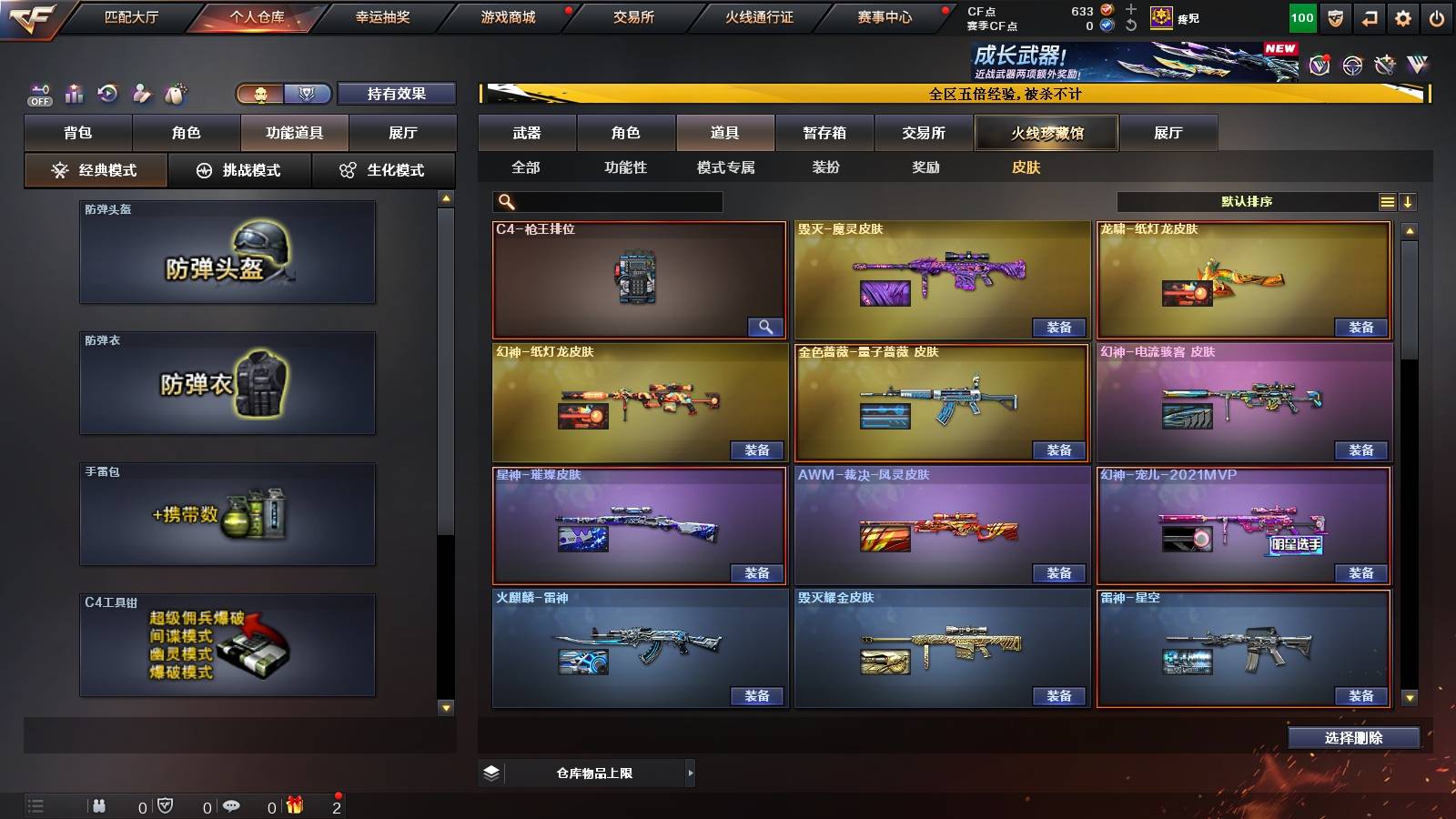Open the chat bubble icon on the bottom bar
1456x819 pixels.
[231, 804]
